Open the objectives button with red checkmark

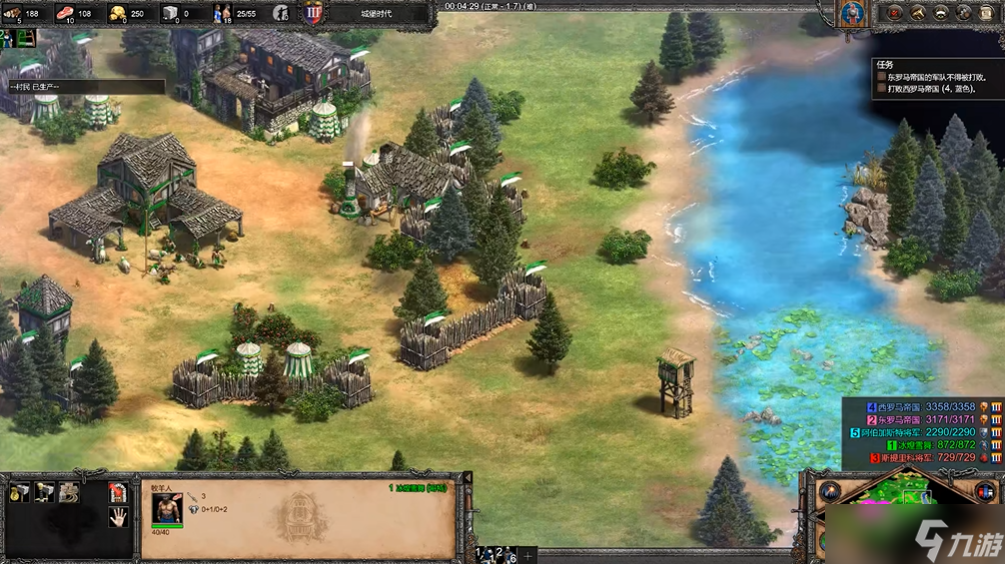(894, 13)
